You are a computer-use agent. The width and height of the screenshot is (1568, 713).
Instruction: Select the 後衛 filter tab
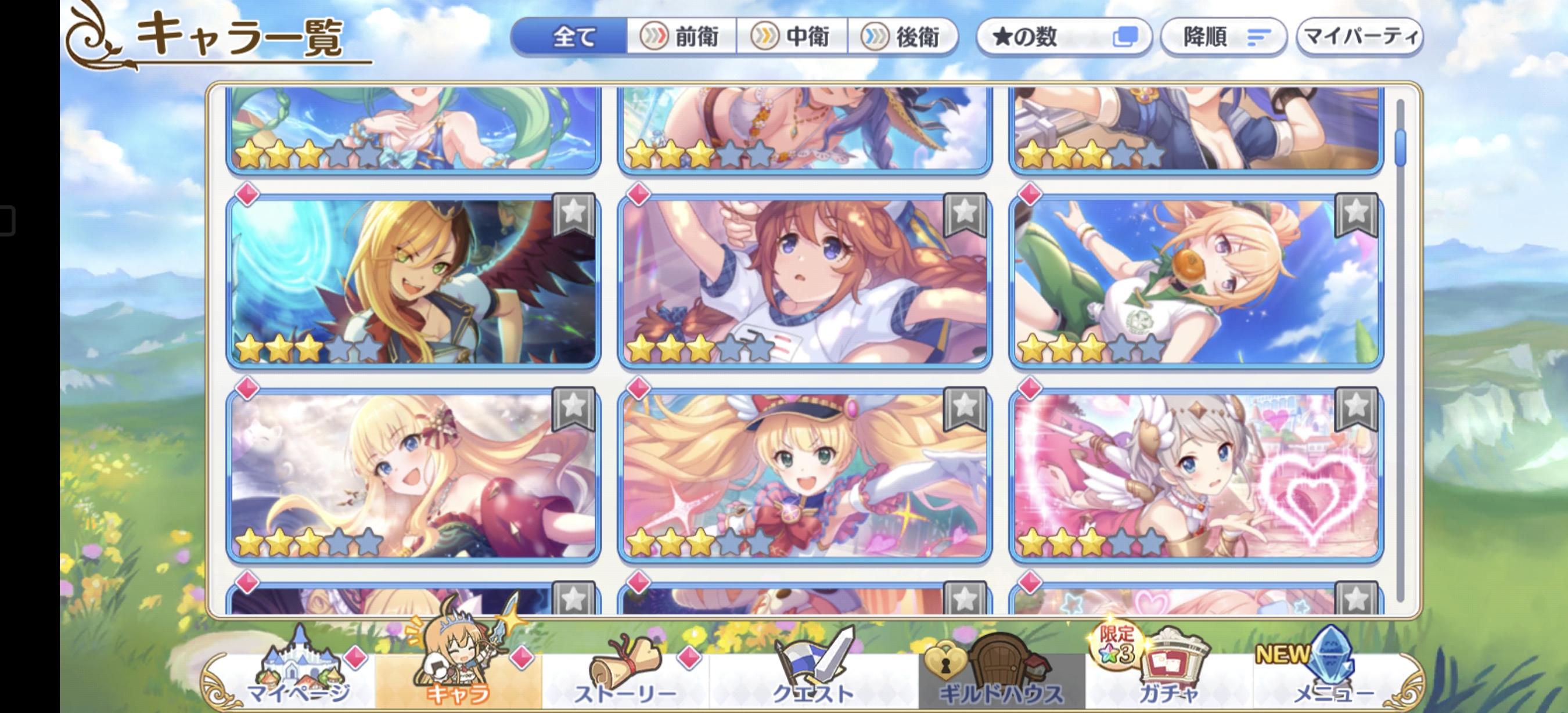click(902, 38)
